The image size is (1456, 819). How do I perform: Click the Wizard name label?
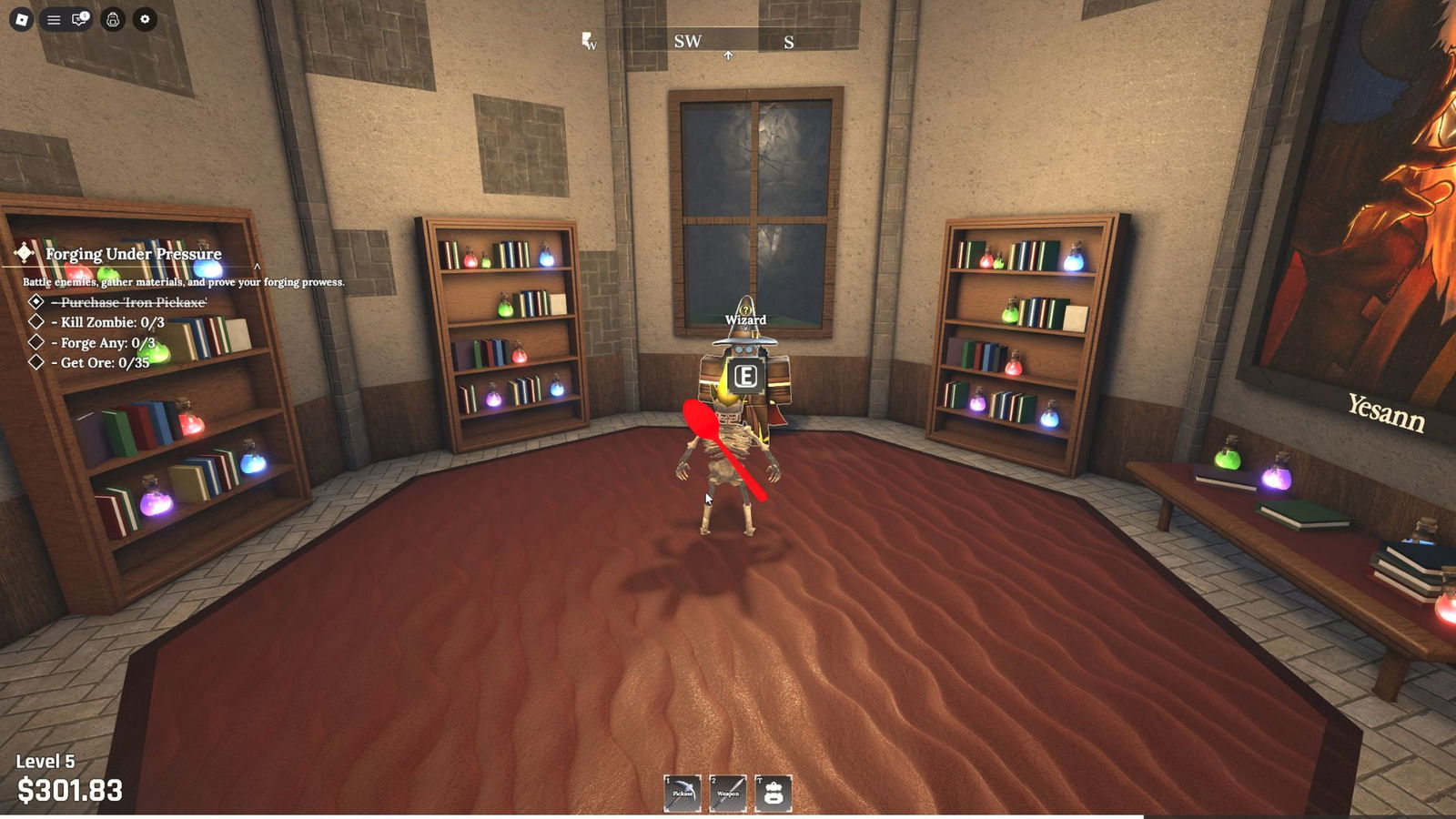(x=744, y=320)
